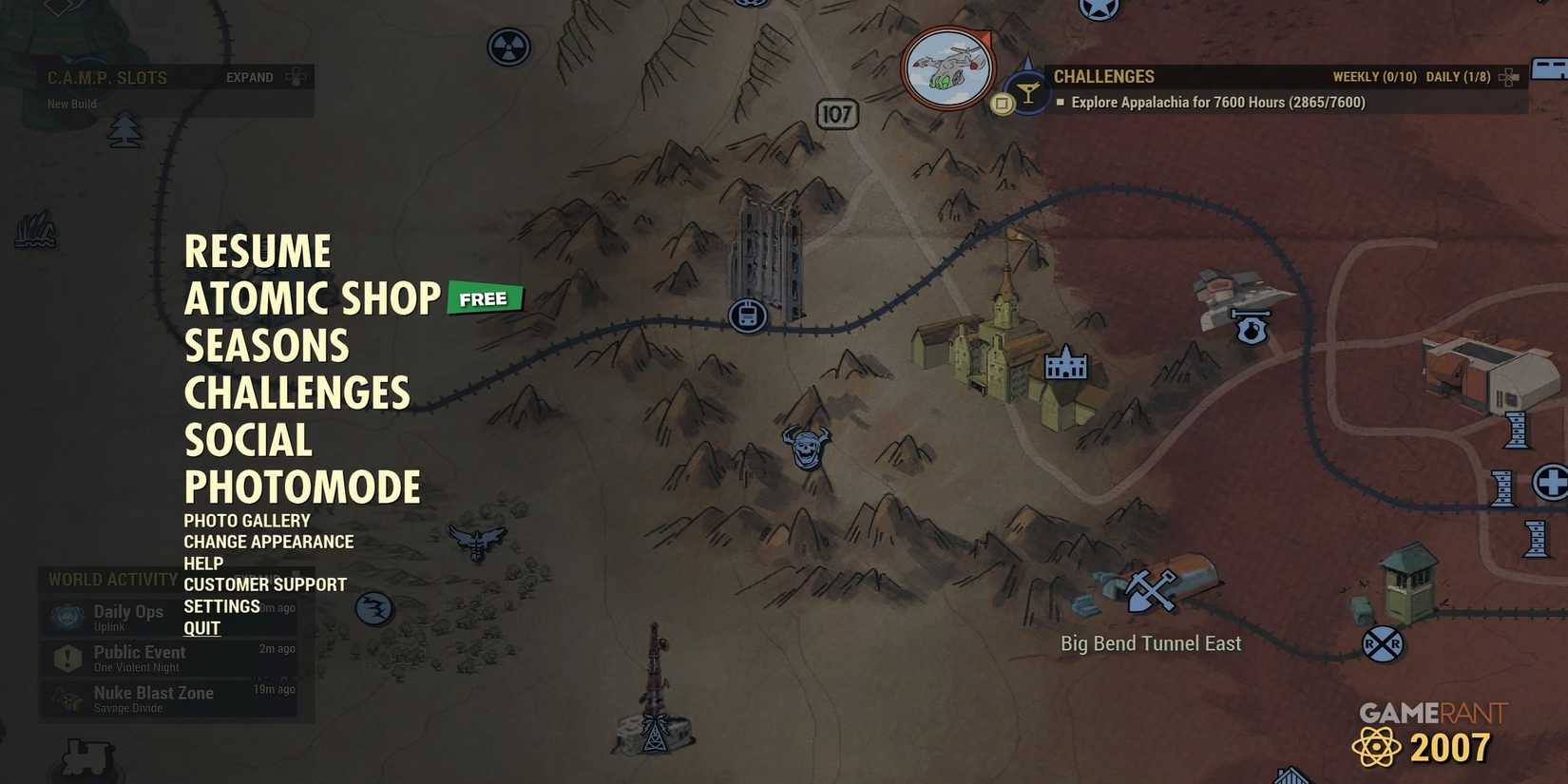The height and width of the screenshot is (784, 1568).
Task: Expand the C.A.M.P. Slots panel
Action: (x=249, y=77)
